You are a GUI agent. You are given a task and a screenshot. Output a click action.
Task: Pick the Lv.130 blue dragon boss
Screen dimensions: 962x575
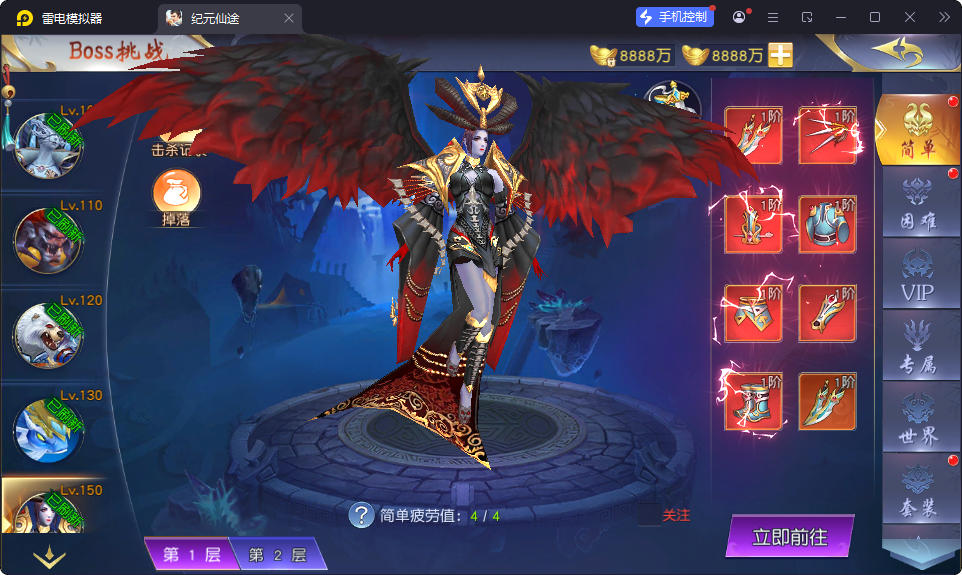pyautogui.click(x=47, y=430)
